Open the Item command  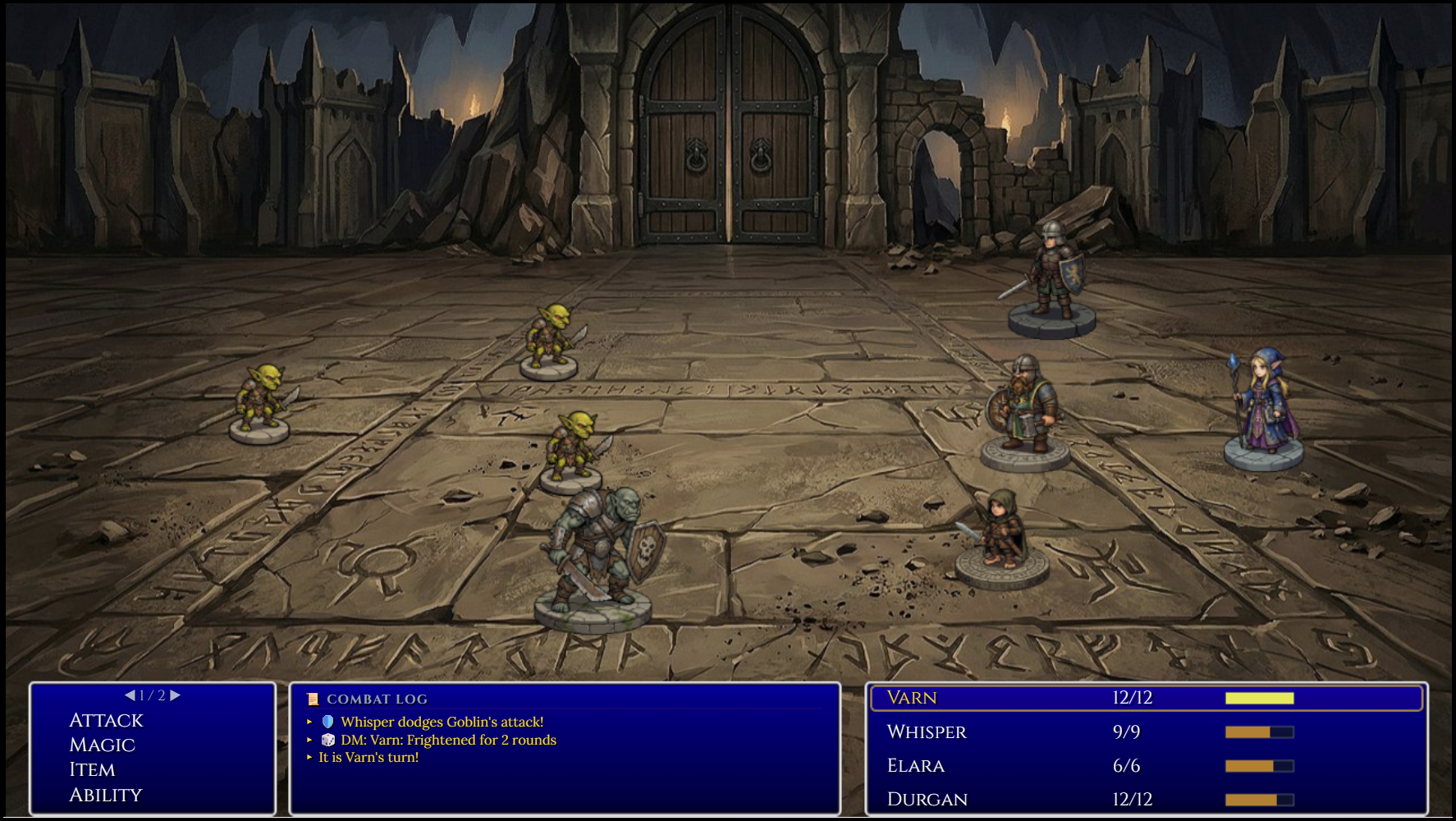click(92, 770)
